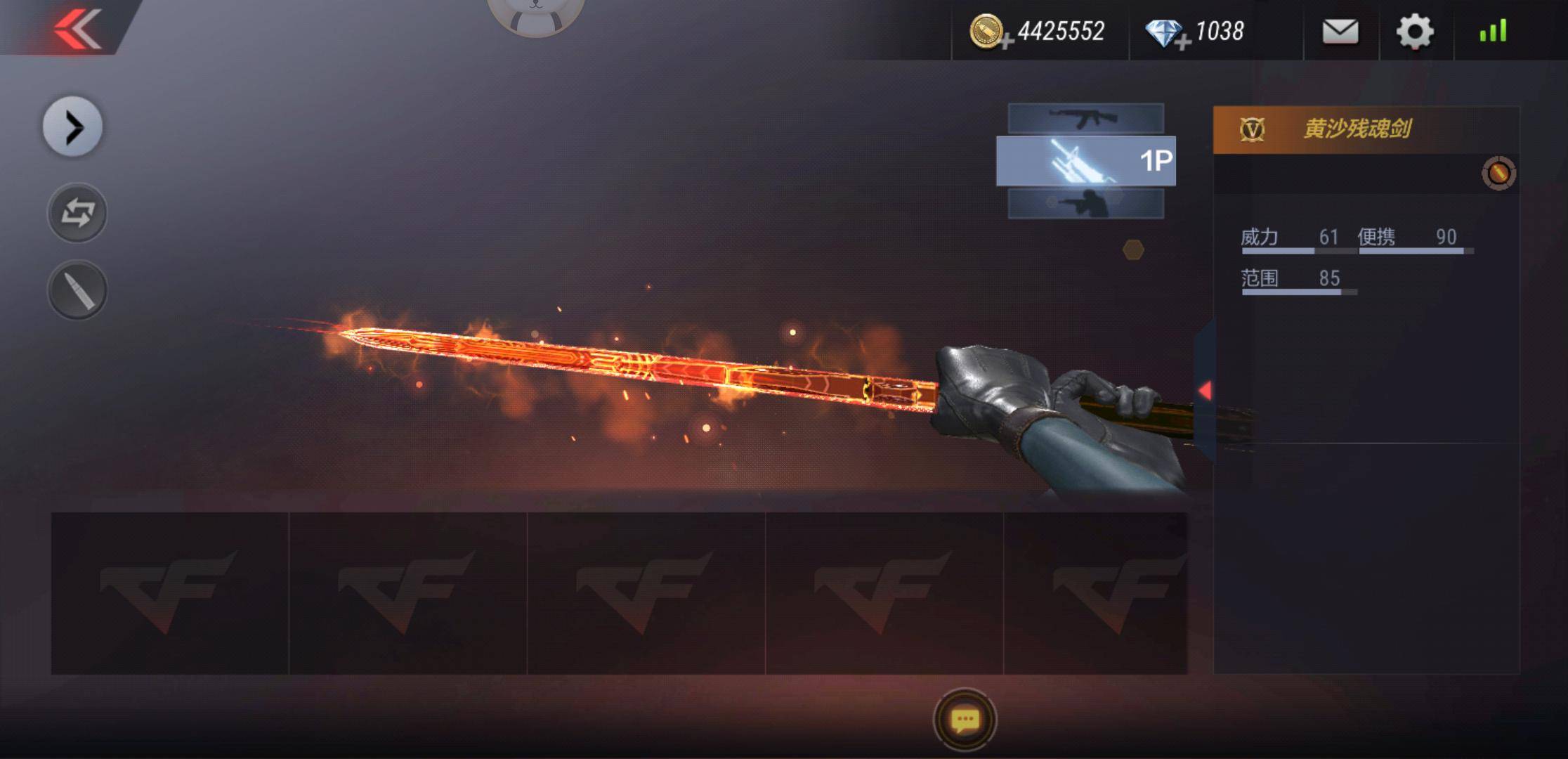Tap the swap arrows icon
Screen dimensions: 1568x759
pos(77,213)
